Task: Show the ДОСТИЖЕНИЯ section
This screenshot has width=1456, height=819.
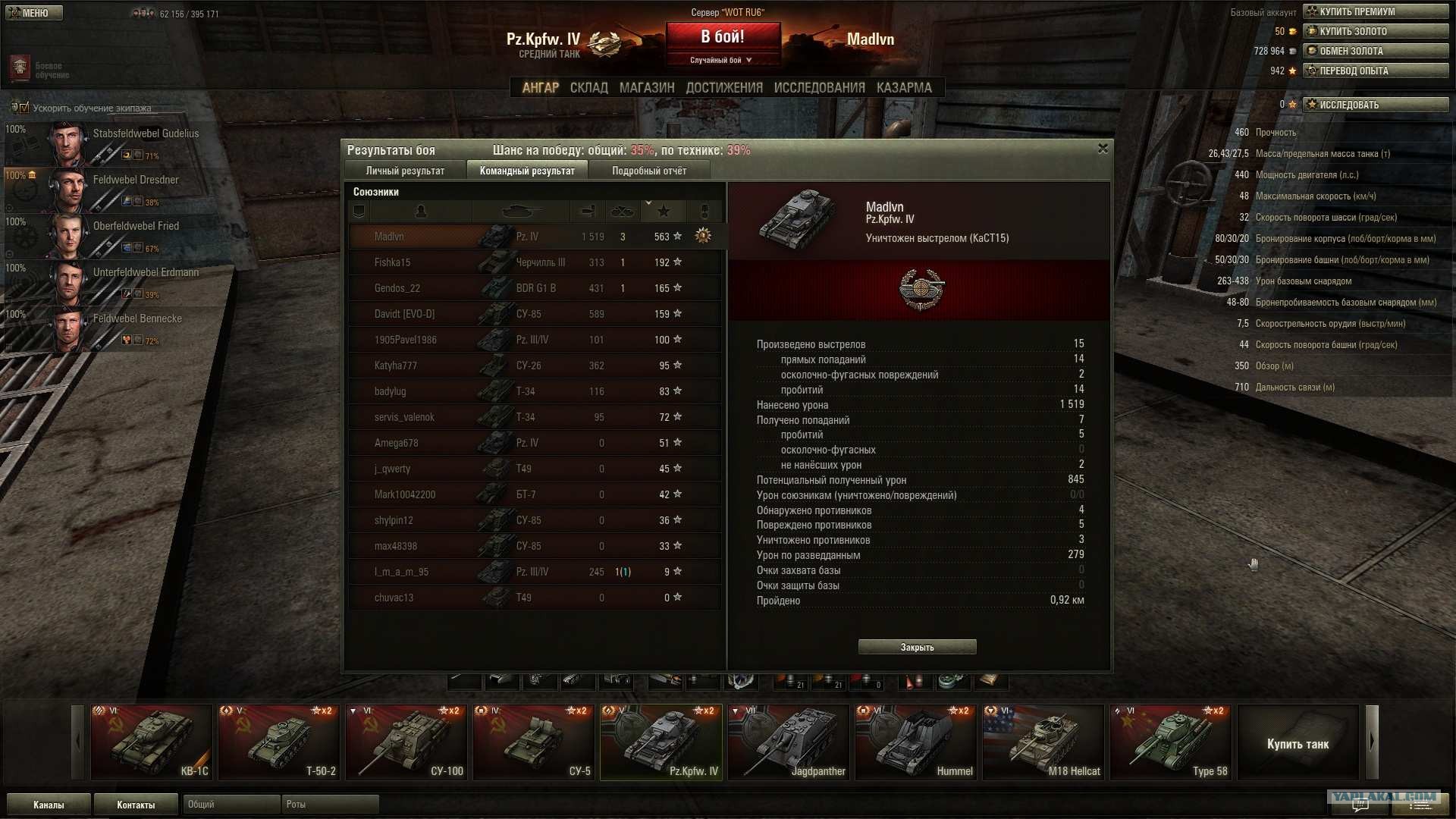Action: coord(724,88)
